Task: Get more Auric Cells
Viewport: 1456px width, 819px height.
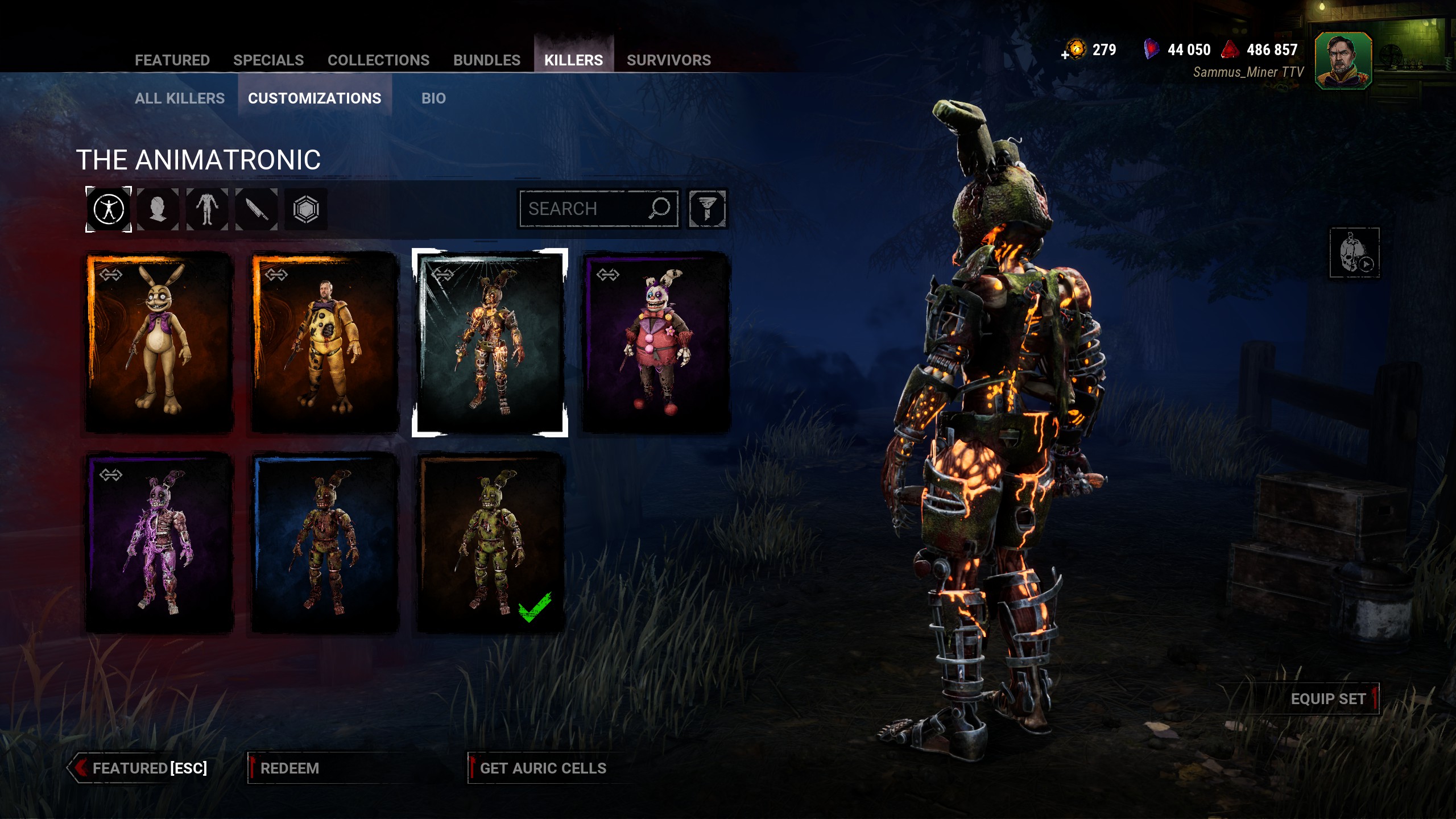Action: click(x=543, y=768)
